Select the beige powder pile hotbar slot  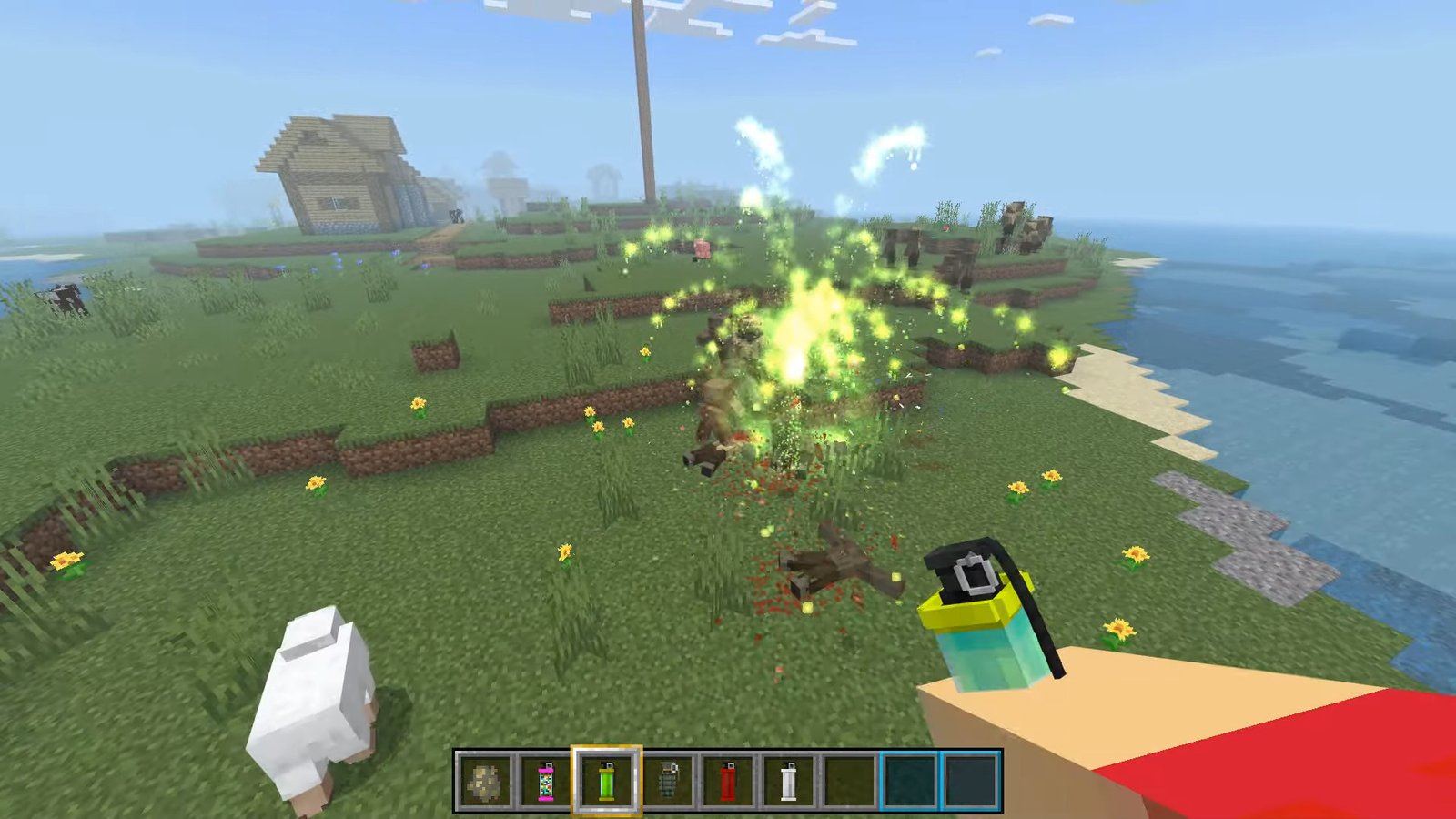point(485,782)
